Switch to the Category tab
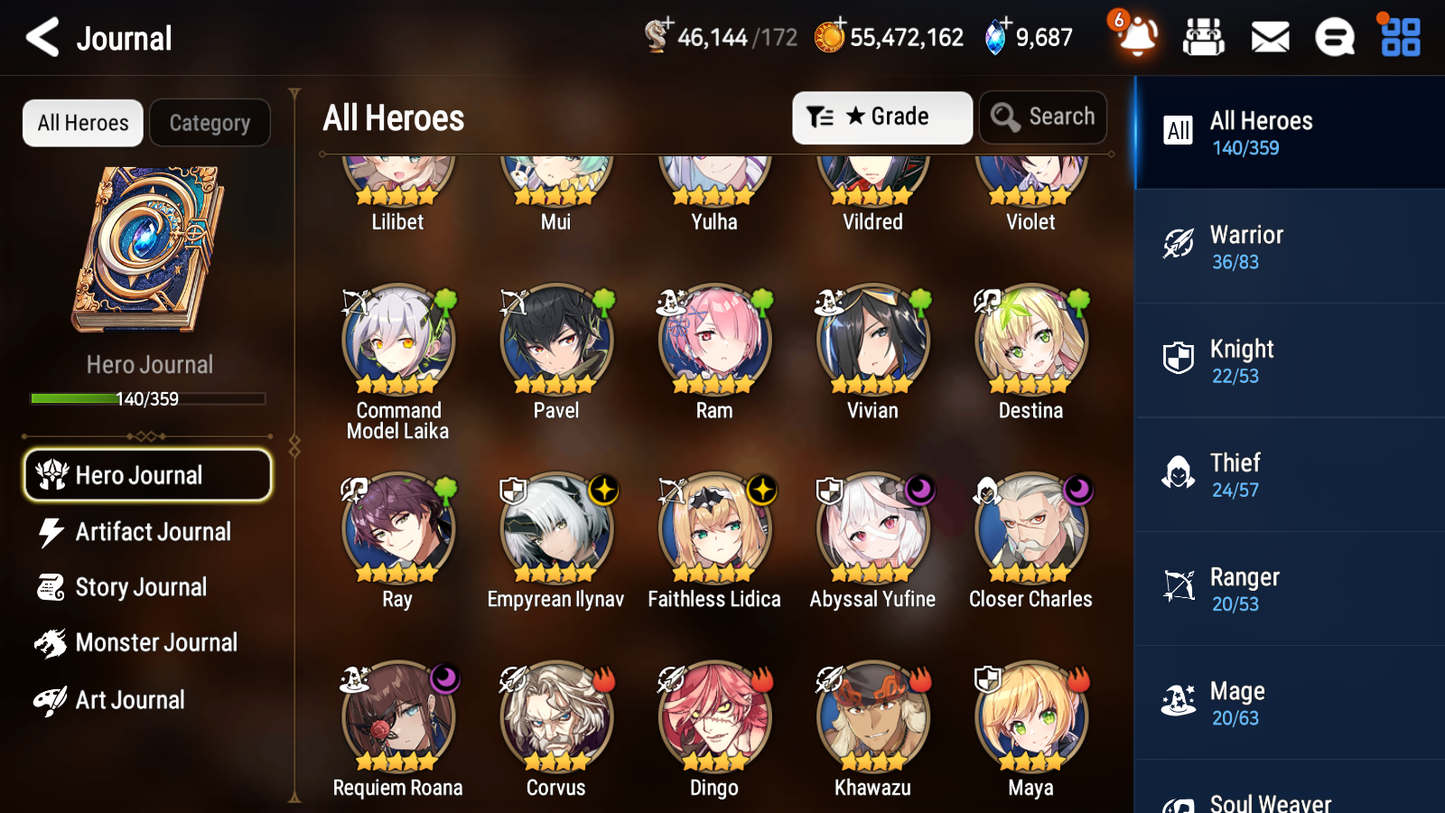The width and height of the screenshot is (1445, 813). (210, 123)
